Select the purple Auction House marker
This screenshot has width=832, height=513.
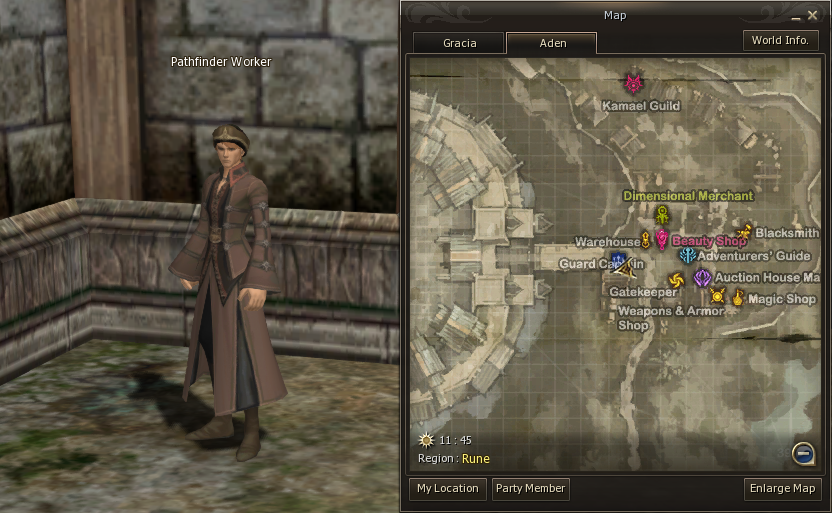(702, 277)
